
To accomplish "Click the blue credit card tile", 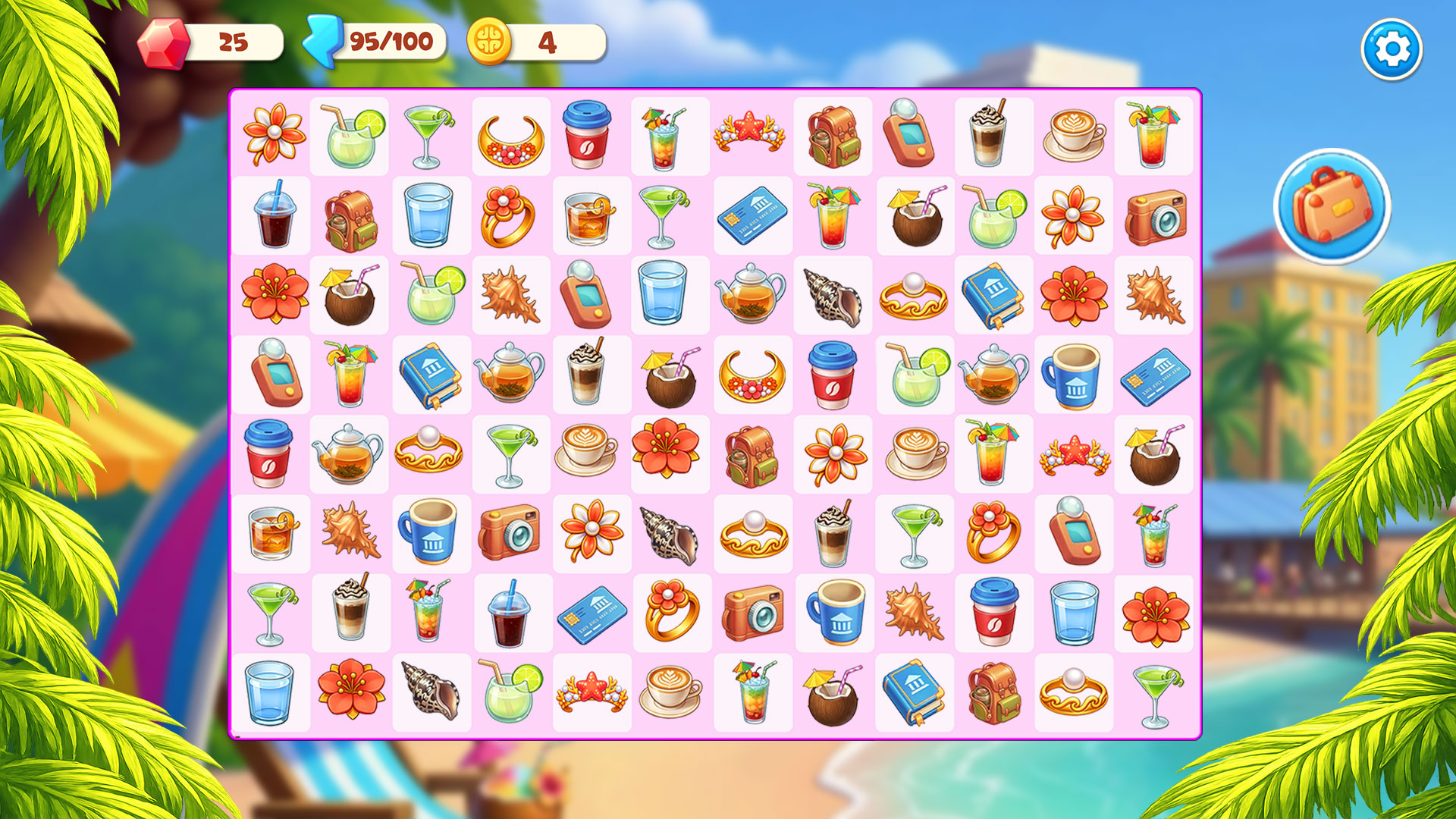I will pyautogui.click(x=751, y=216).
